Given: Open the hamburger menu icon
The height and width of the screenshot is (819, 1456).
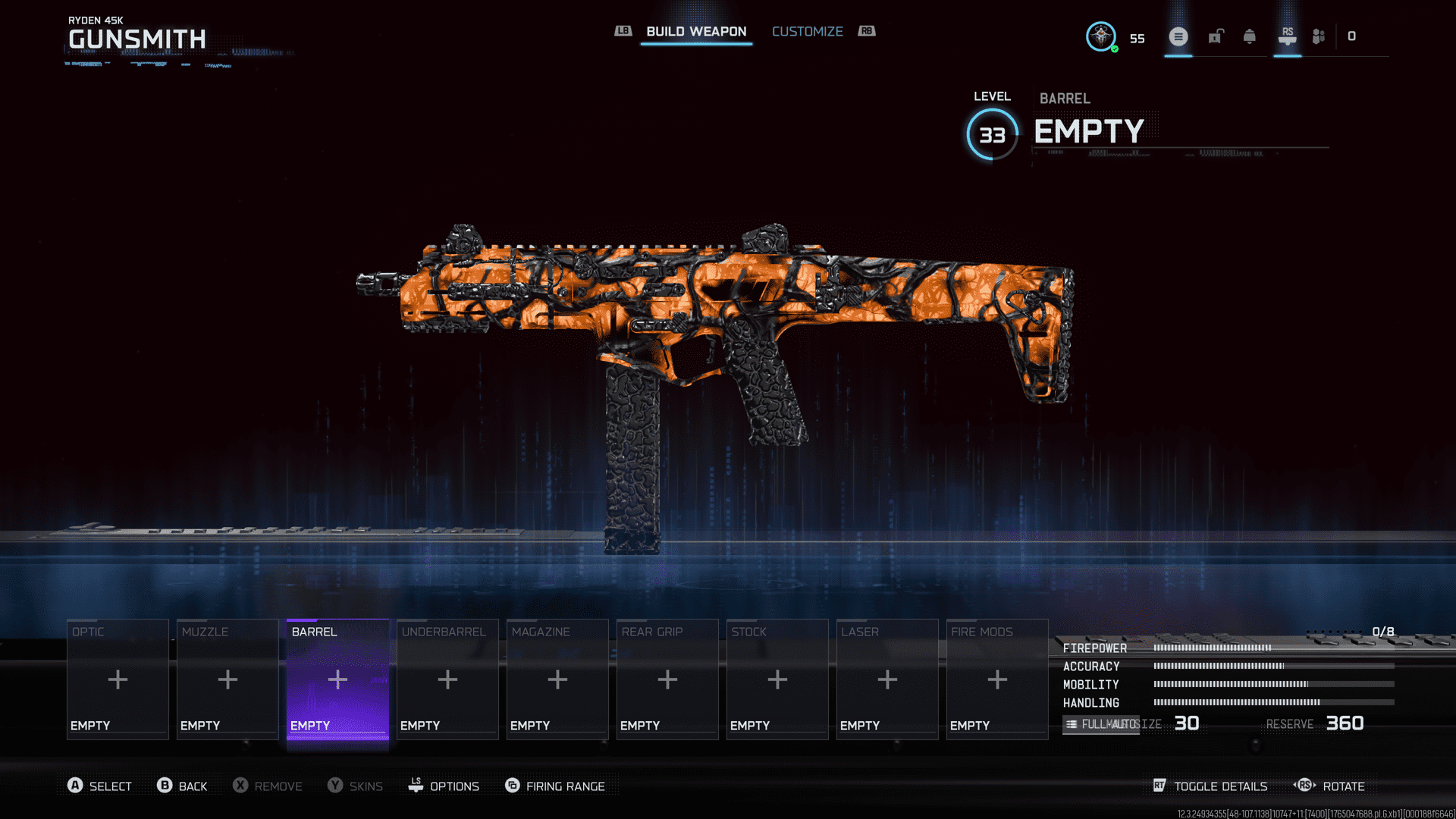Looking at the screenshot, I should point(1178,36).
